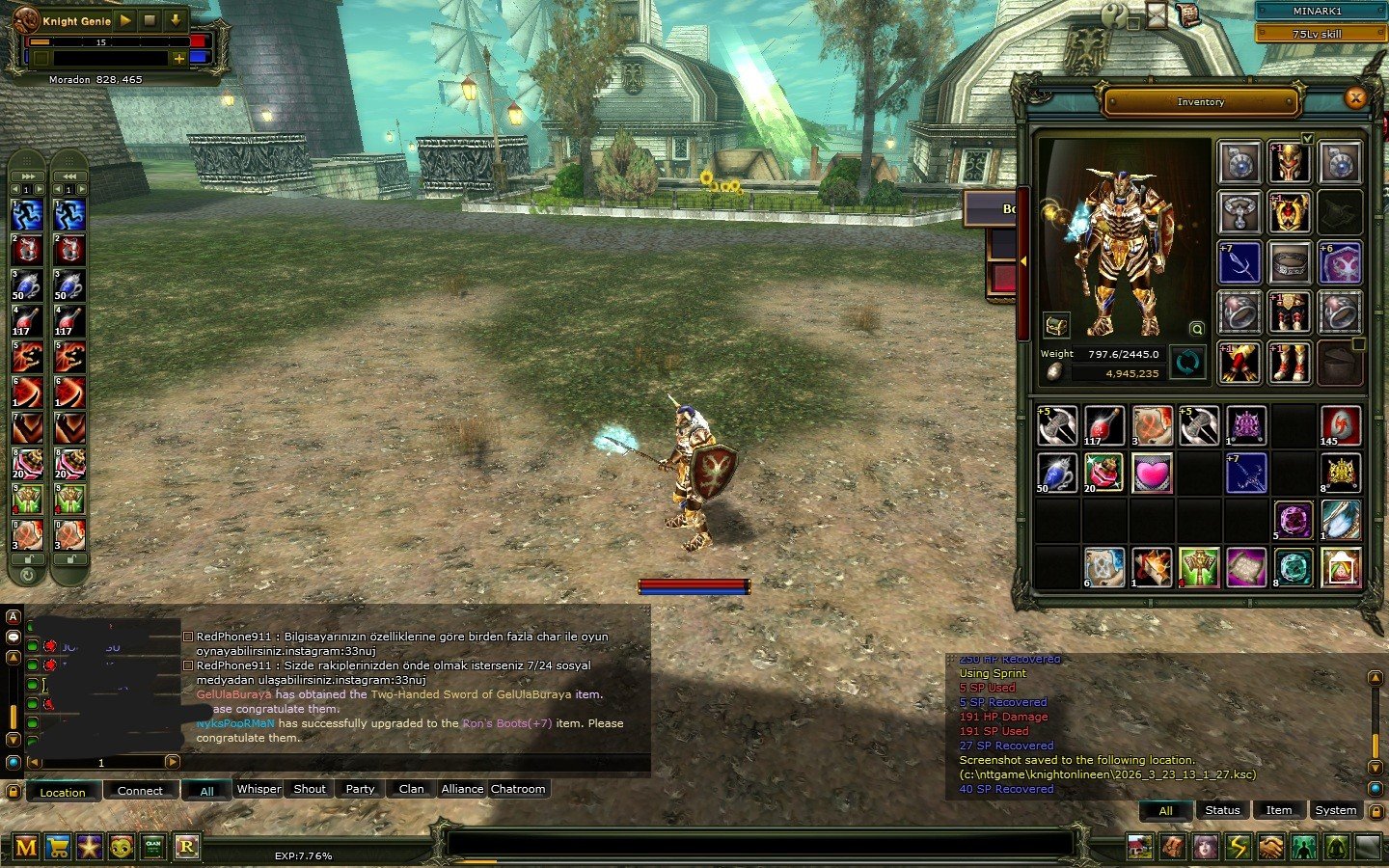Screen dimensions: 1389x868
Task: Show System messages in the log
Action: pyautogui.click(x=1335, y=810)
